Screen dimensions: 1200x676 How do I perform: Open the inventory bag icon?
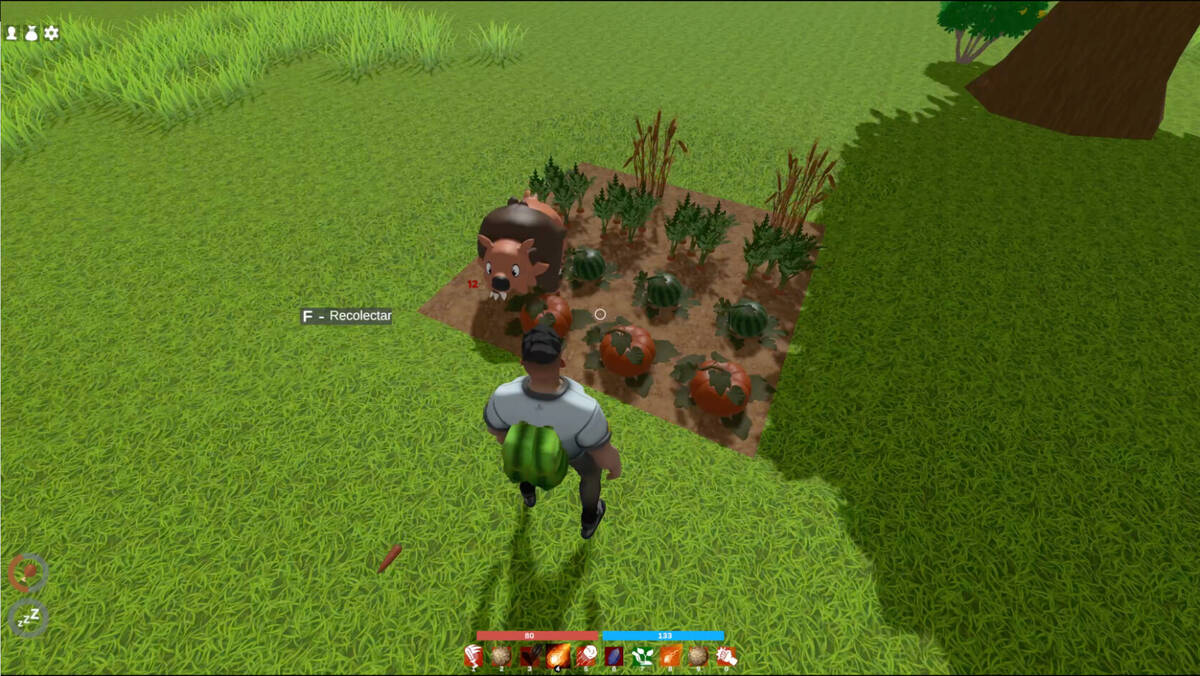31,33
